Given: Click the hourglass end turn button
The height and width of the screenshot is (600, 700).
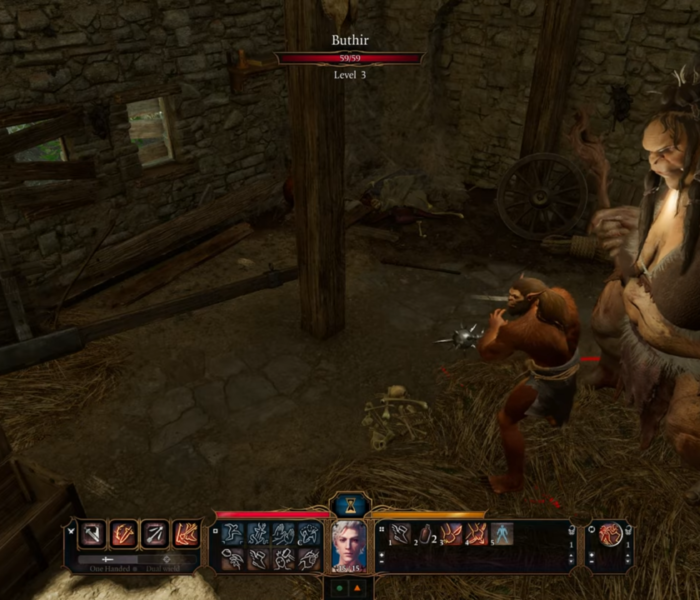Looking at the screenshot, I should (x=350, y=504).
